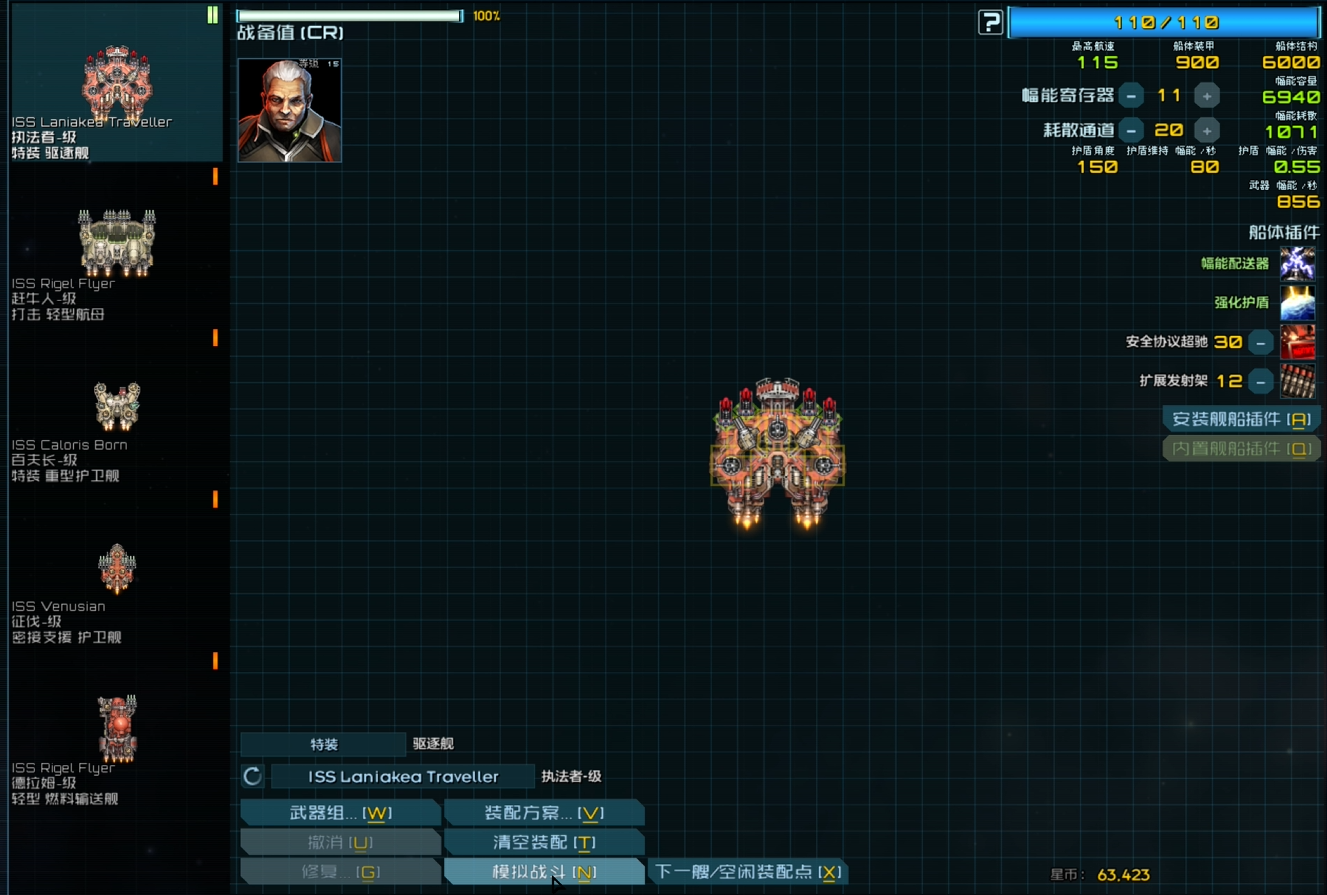The image size is (1327, 895).
Task: Click the 强化护盾 hullmod icon
Action: pyautogui.click(x=1298, y=303)
